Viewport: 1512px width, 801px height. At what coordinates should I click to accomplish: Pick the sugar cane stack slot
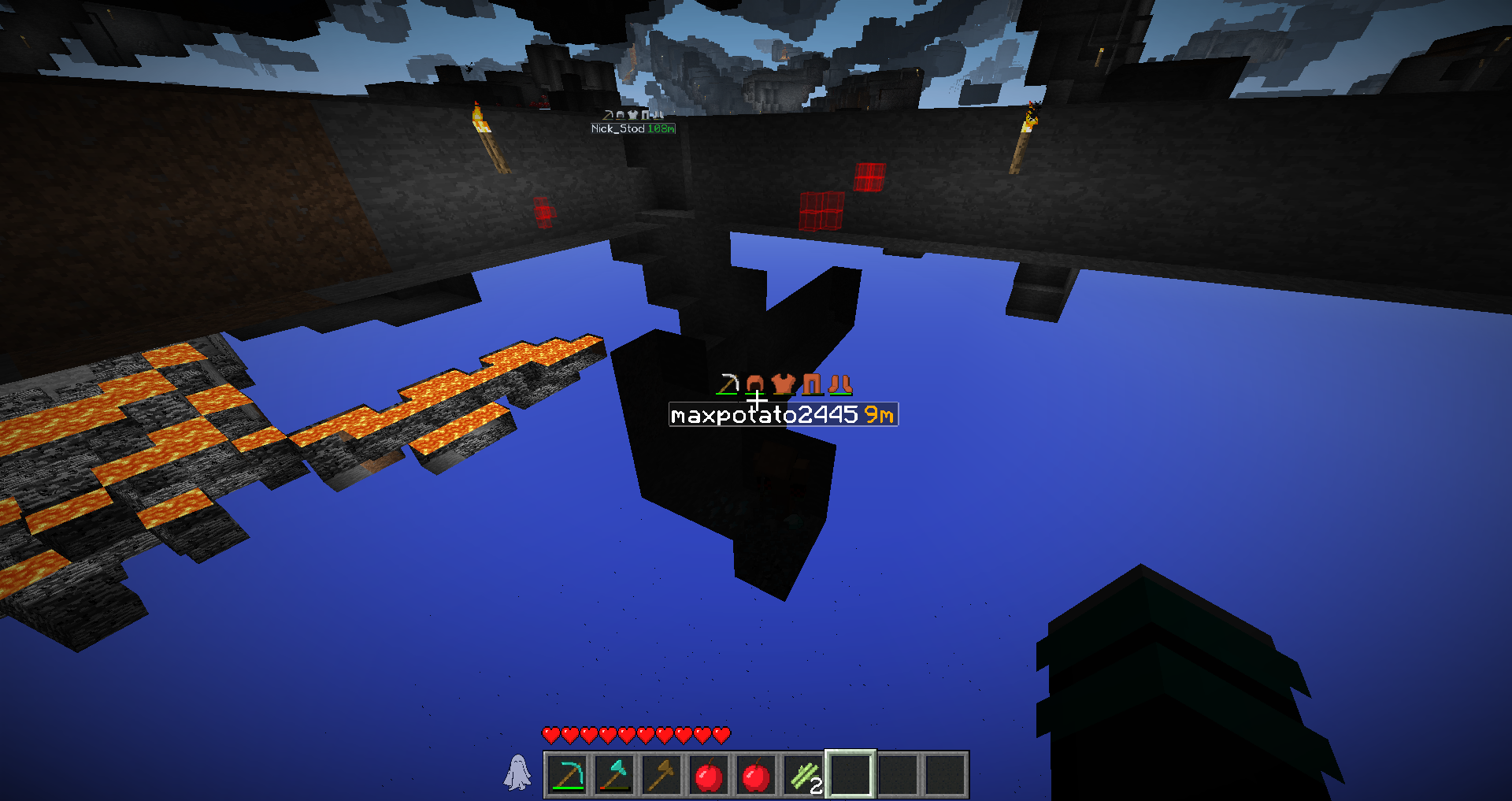point(804,775)
